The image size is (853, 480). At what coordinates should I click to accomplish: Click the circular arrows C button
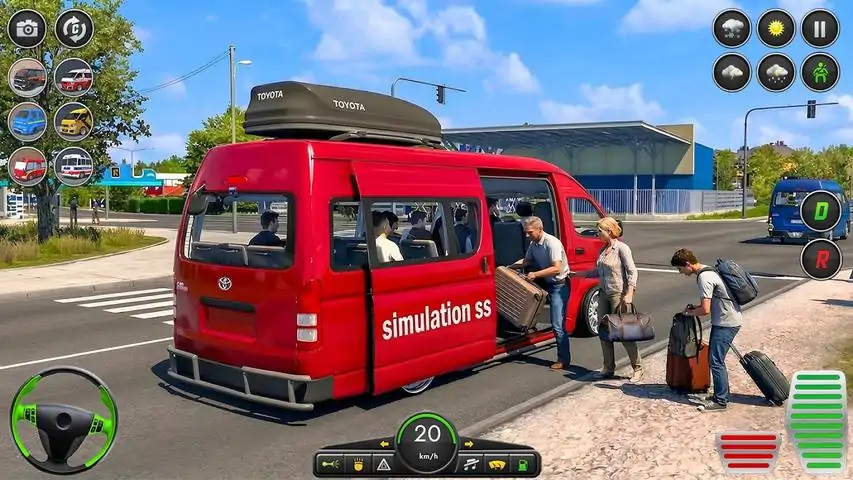point(73,28)
